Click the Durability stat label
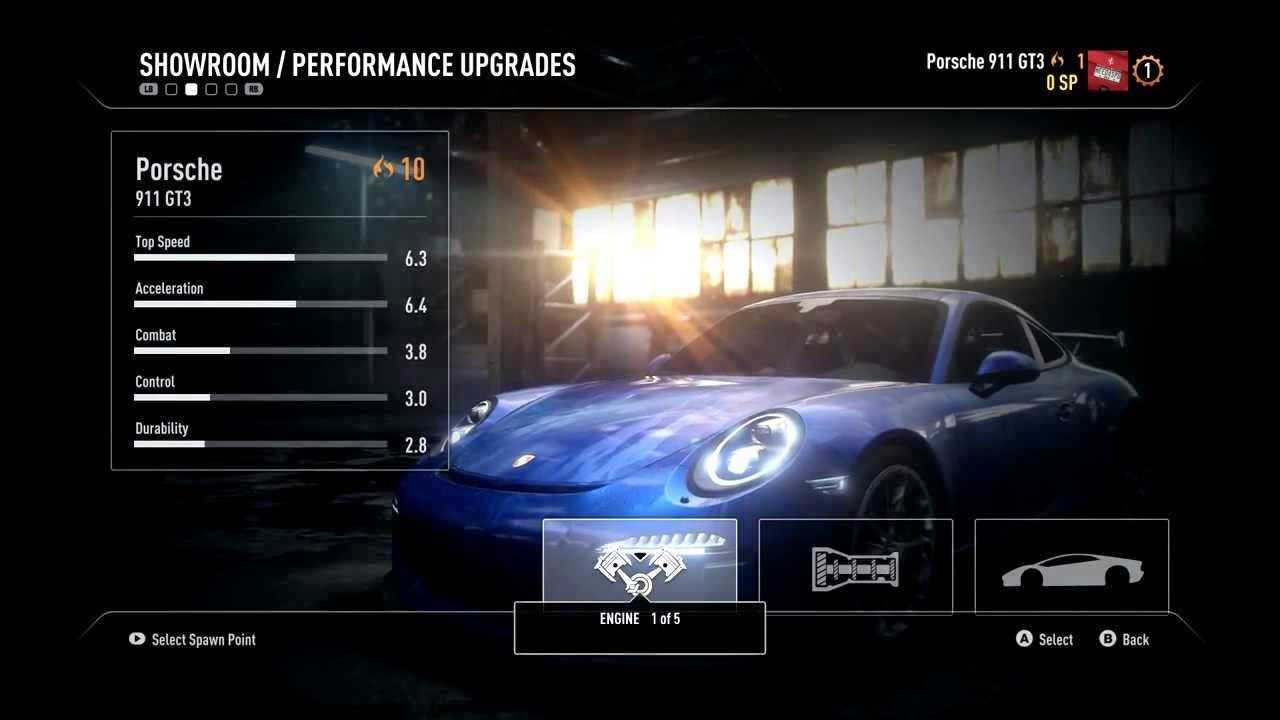 click(x=162, y=428)
